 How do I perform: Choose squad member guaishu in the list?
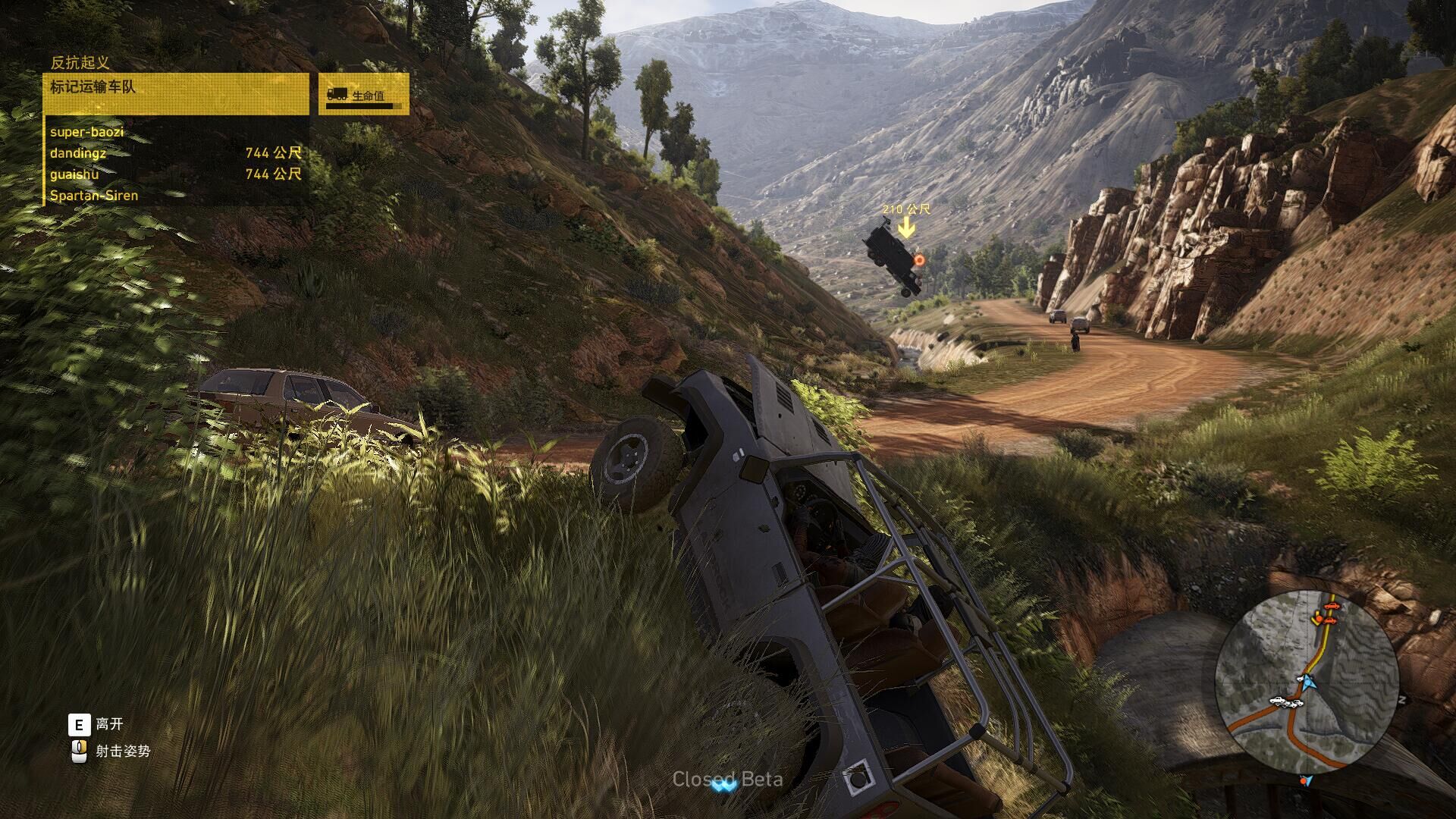point(175,174)
